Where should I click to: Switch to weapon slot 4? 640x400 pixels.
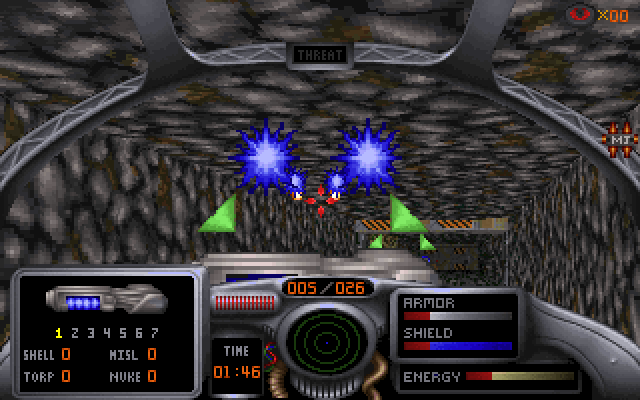coord(107,333)
